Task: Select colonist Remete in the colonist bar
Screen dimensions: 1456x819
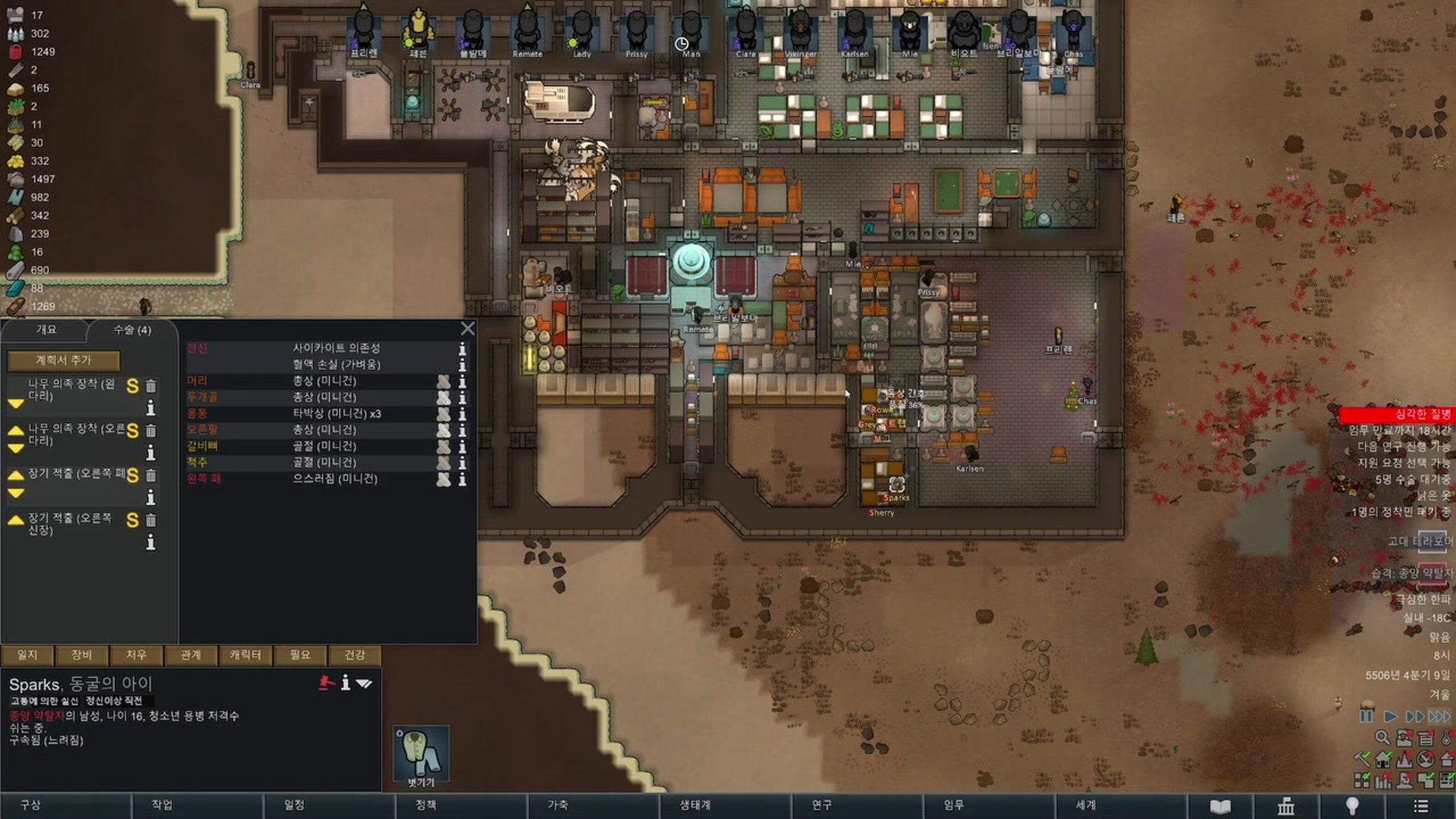Action: pyautogui.click(x=527, y=32)
